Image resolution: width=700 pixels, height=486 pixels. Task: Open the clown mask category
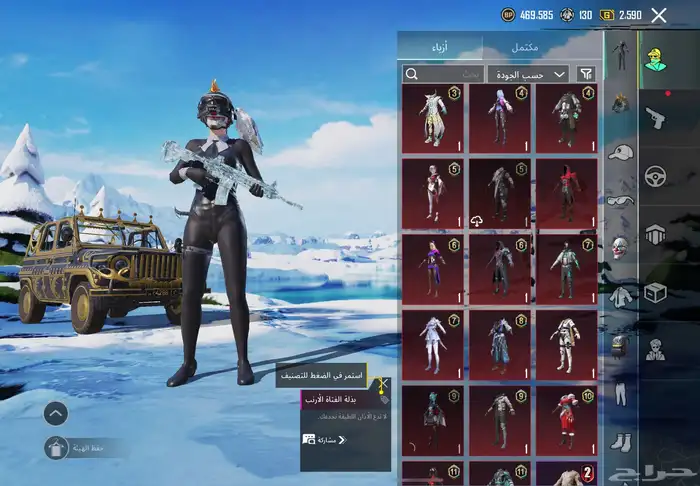click(x=621, y=246)
